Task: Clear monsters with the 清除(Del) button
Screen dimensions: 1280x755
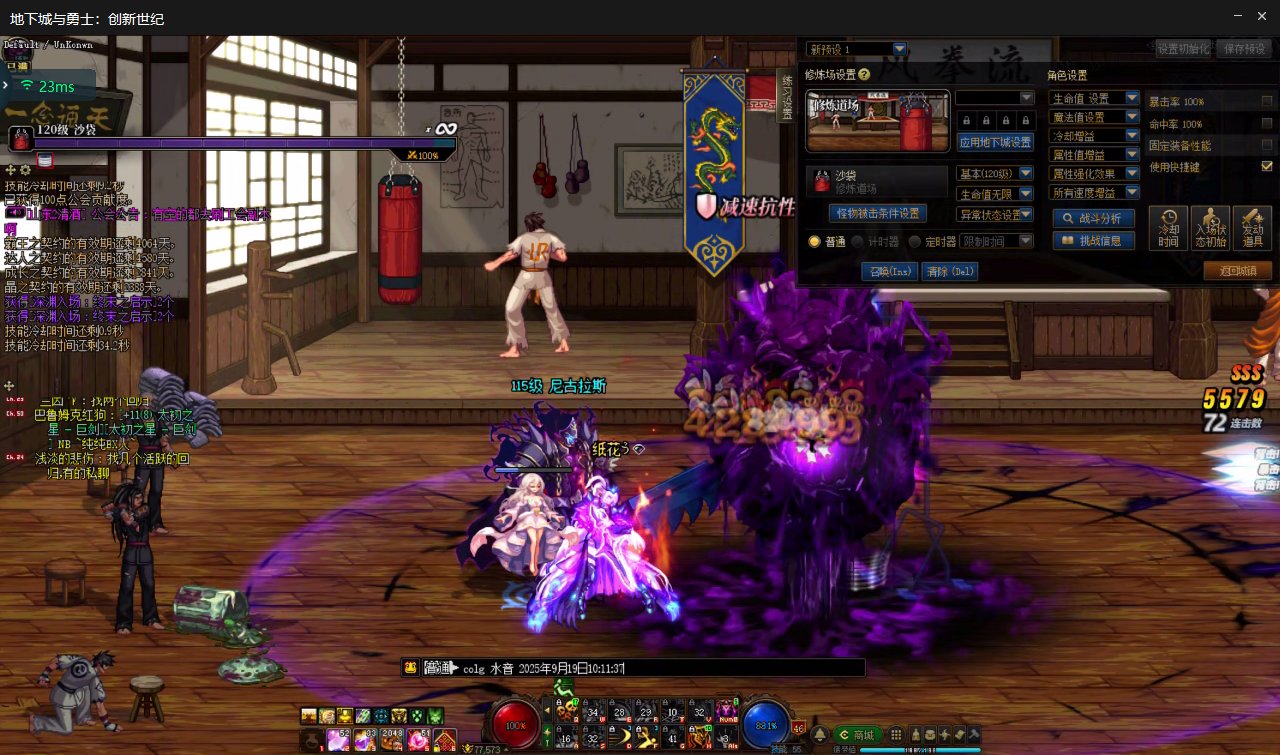Action: (950, 271)
